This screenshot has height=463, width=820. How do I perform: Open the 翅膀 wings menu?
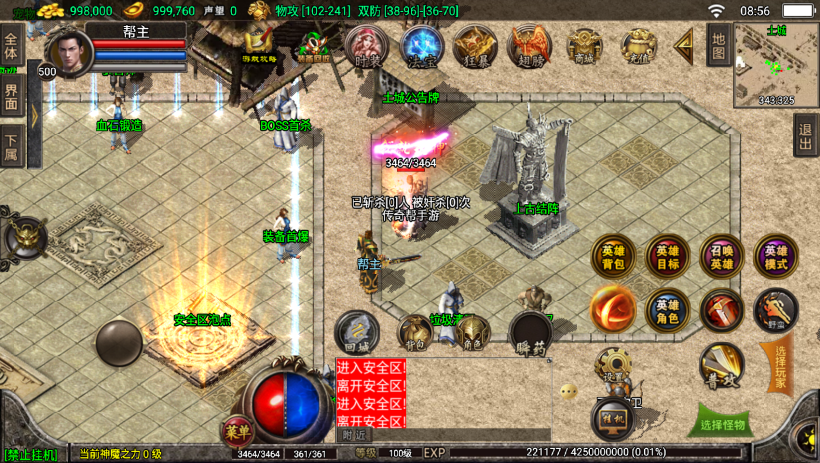pos(528,46)
